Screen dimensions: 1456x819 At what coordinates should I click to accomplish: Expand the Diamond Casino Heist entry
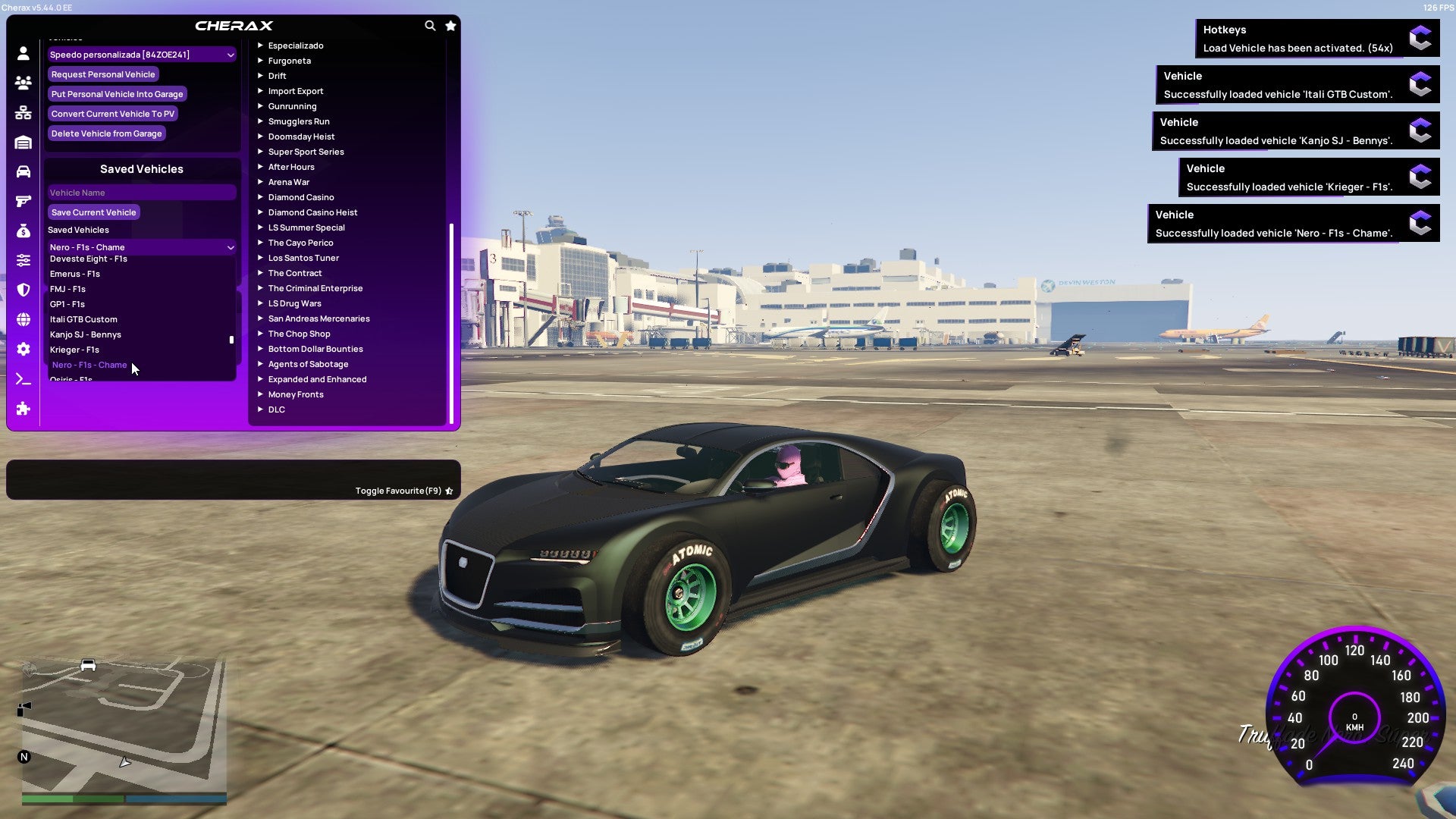[313, 212]
